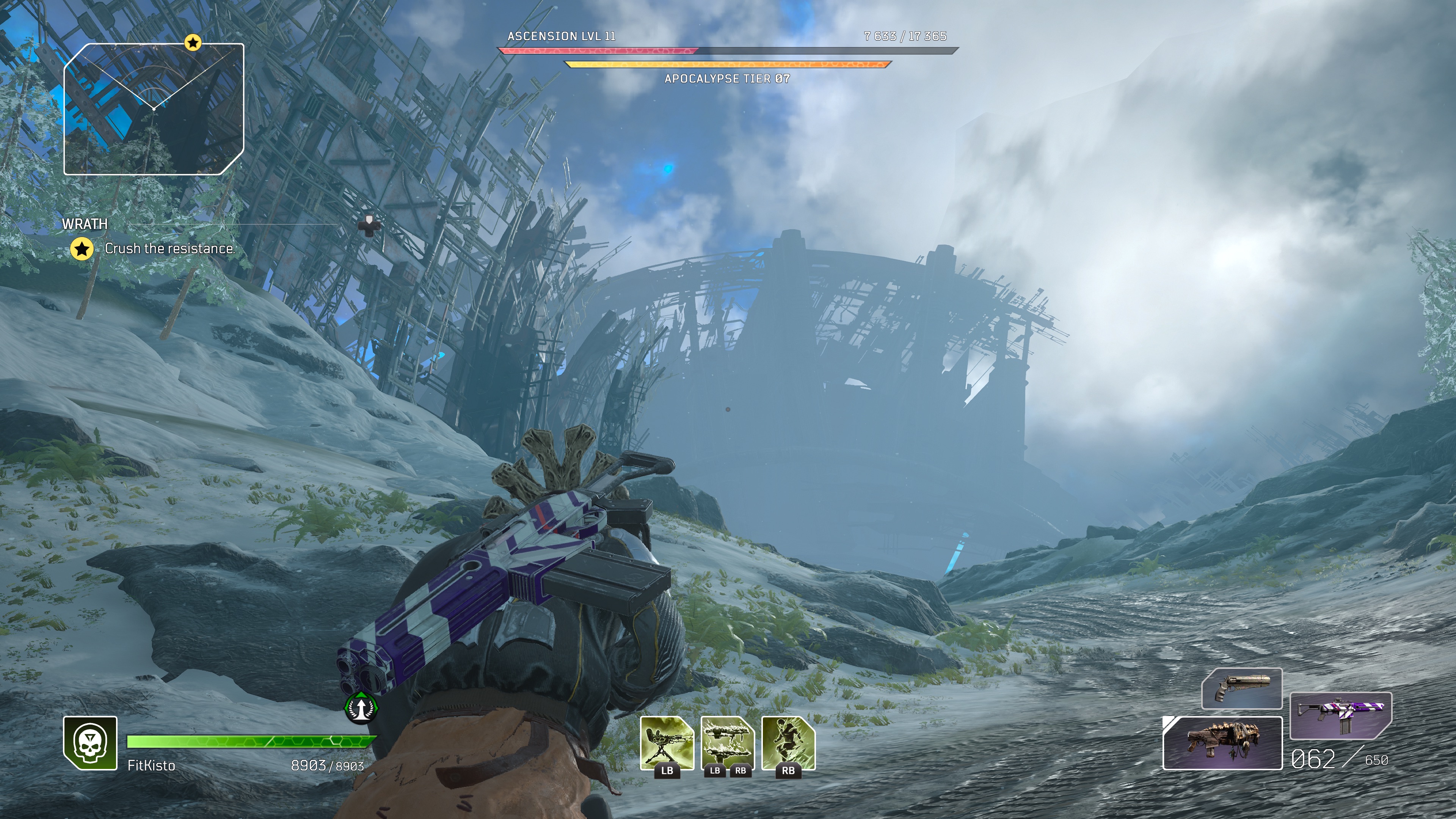Open the minimap in the corner

point(154,109)
